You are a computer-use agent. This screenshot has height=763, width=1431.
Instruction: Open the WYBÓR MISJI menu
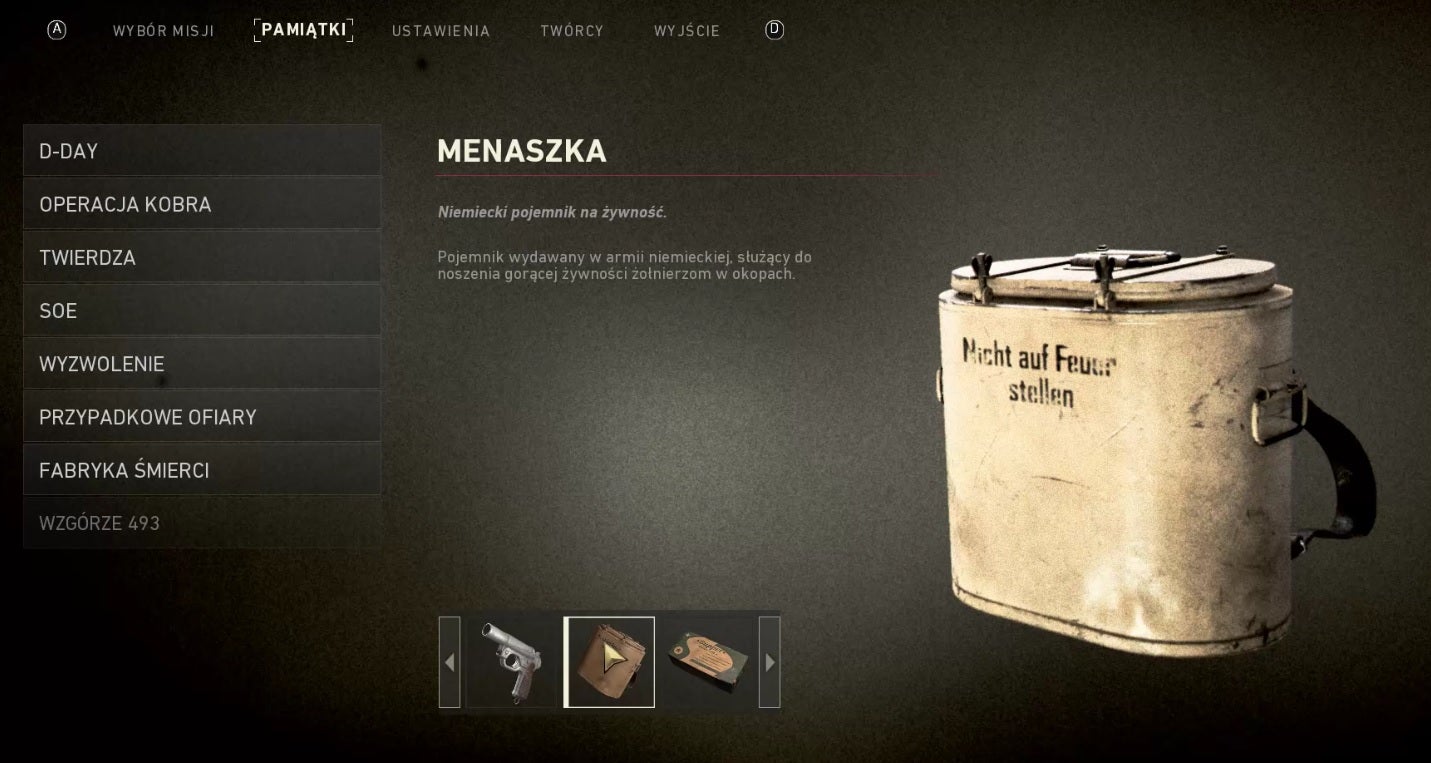(163, 30)
